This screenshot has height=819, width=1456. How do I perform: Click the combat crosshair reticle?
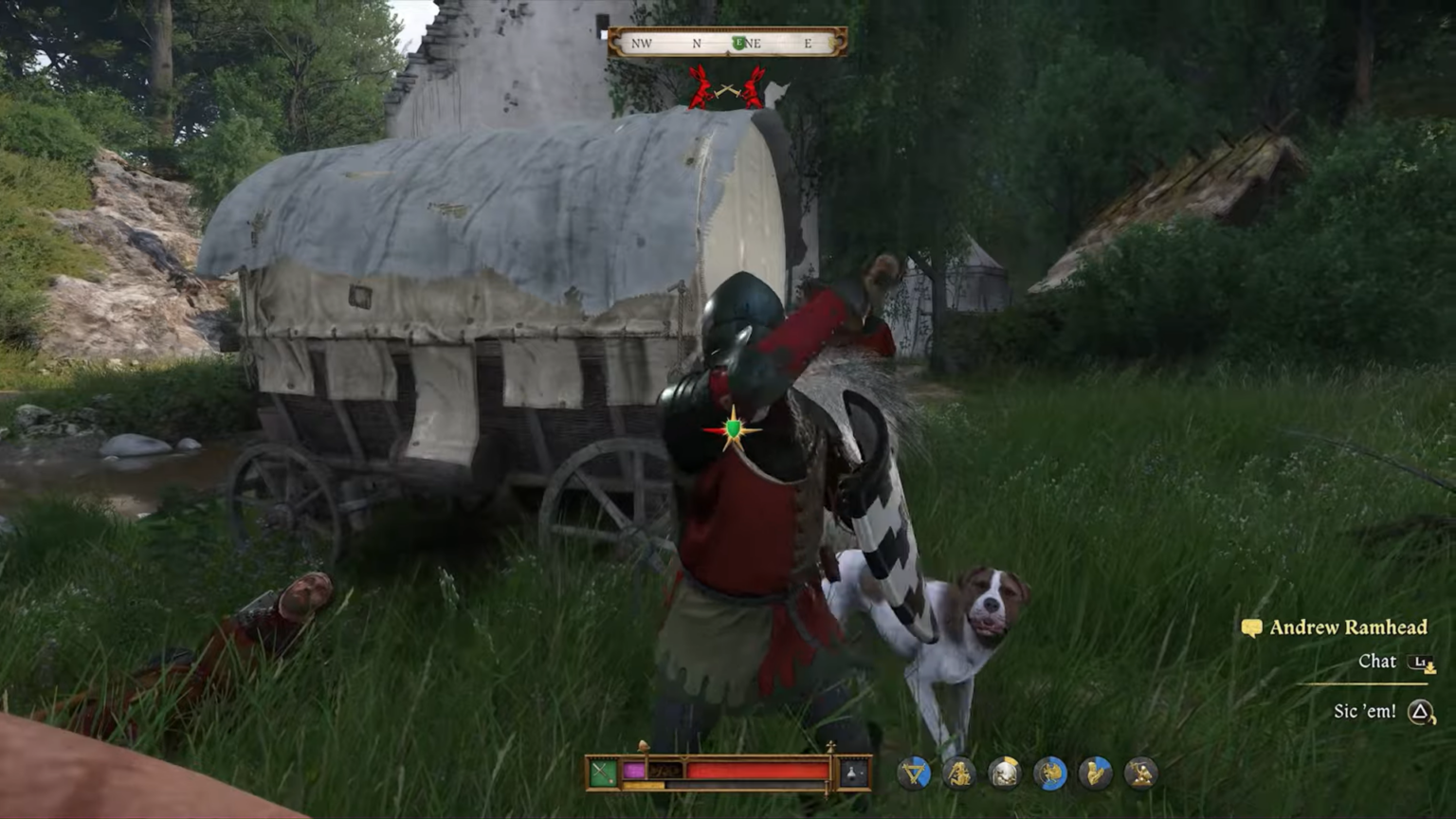(x=732, y=427)
